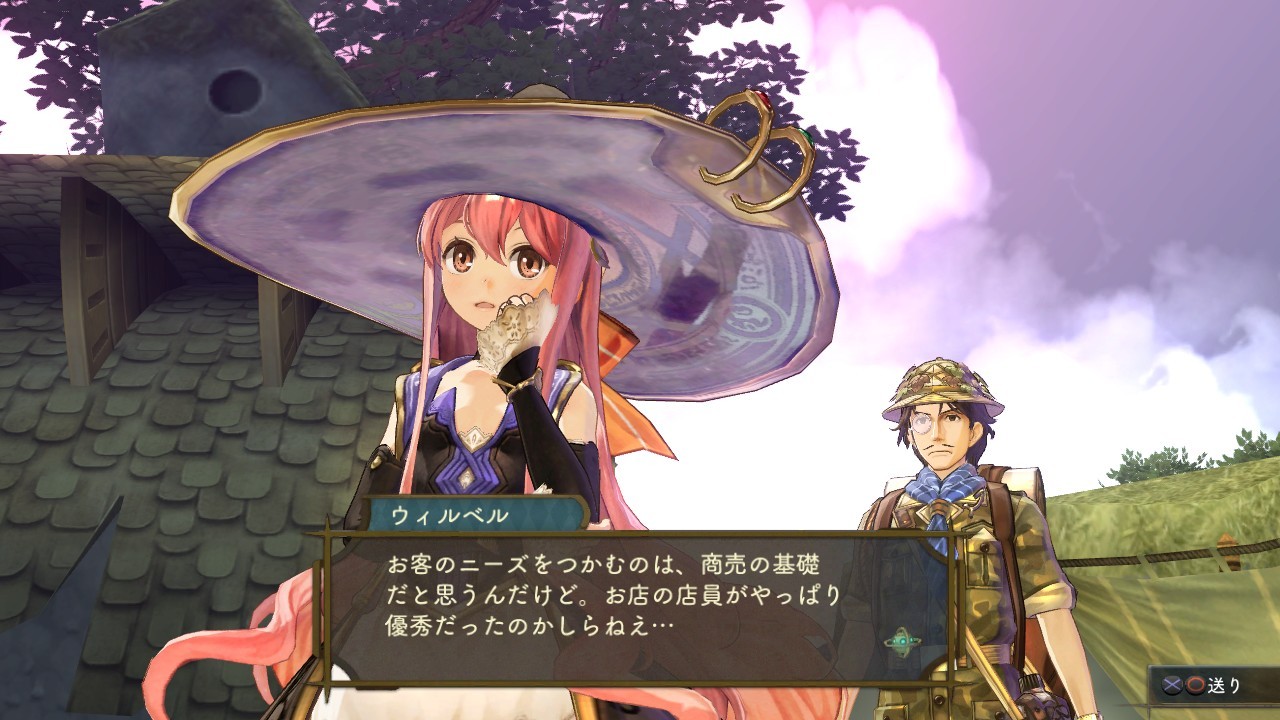Click the ✕ button prompt icon
The height and width of the screenshot is (720, 1280).
(x=1171, y=684)
